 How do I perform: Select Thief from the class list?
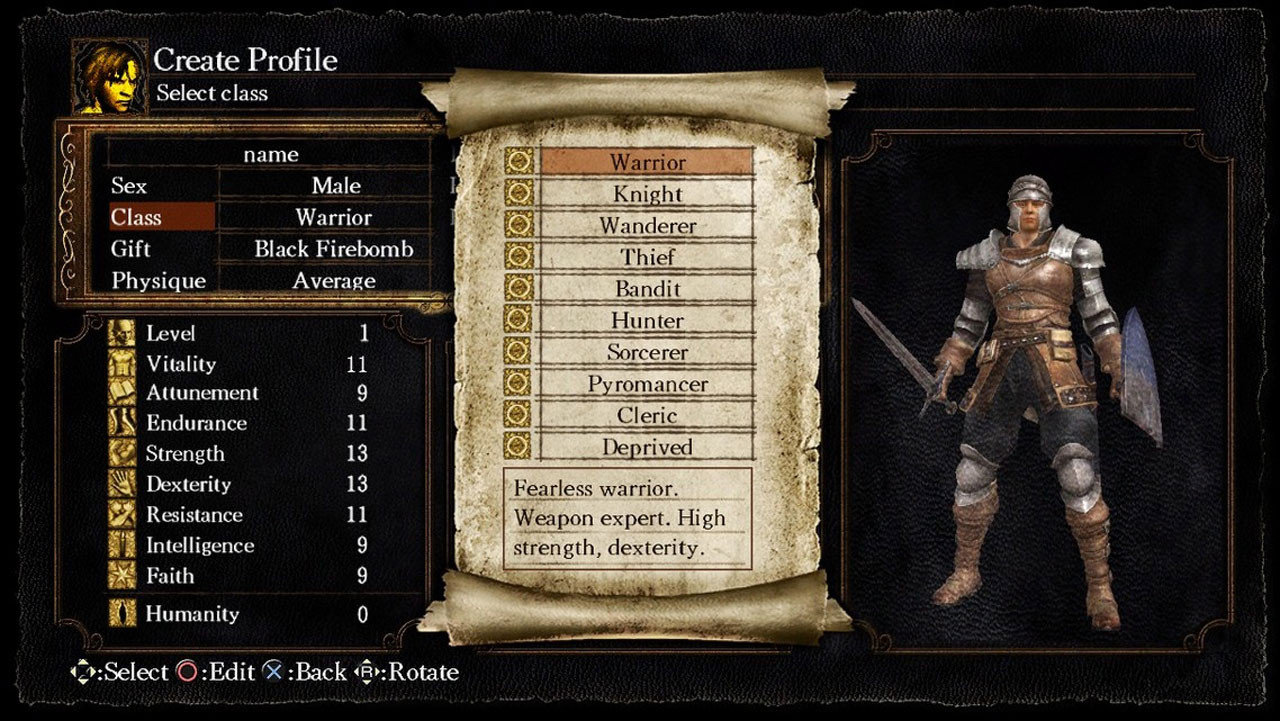pyautogui.click(x=647, y=257)
